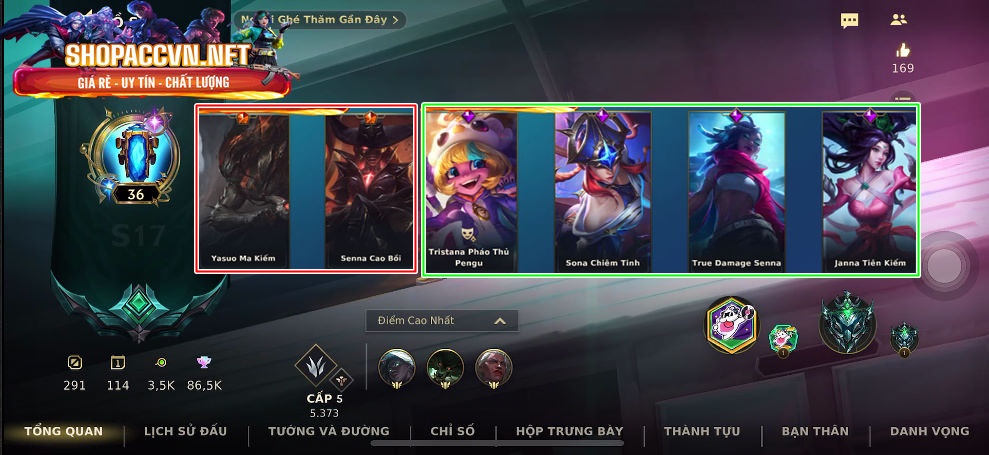Select the Danh Vọng tab
Image resolution: width=989 pixels, height=455 pixels.
[x=929, y=431]
